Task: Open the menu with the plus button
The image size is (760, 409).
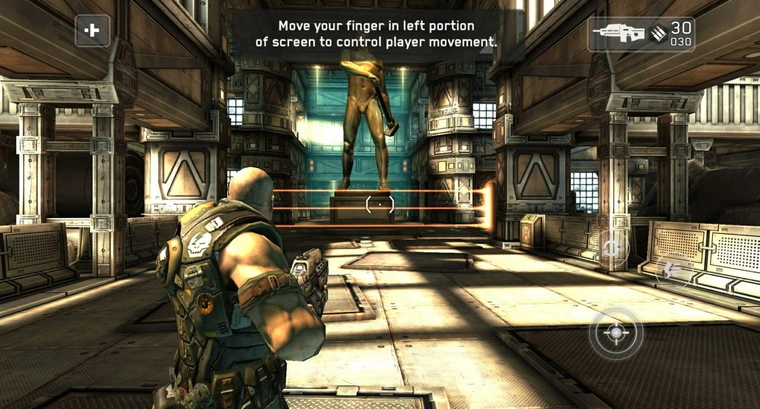Action: (93, 31)
